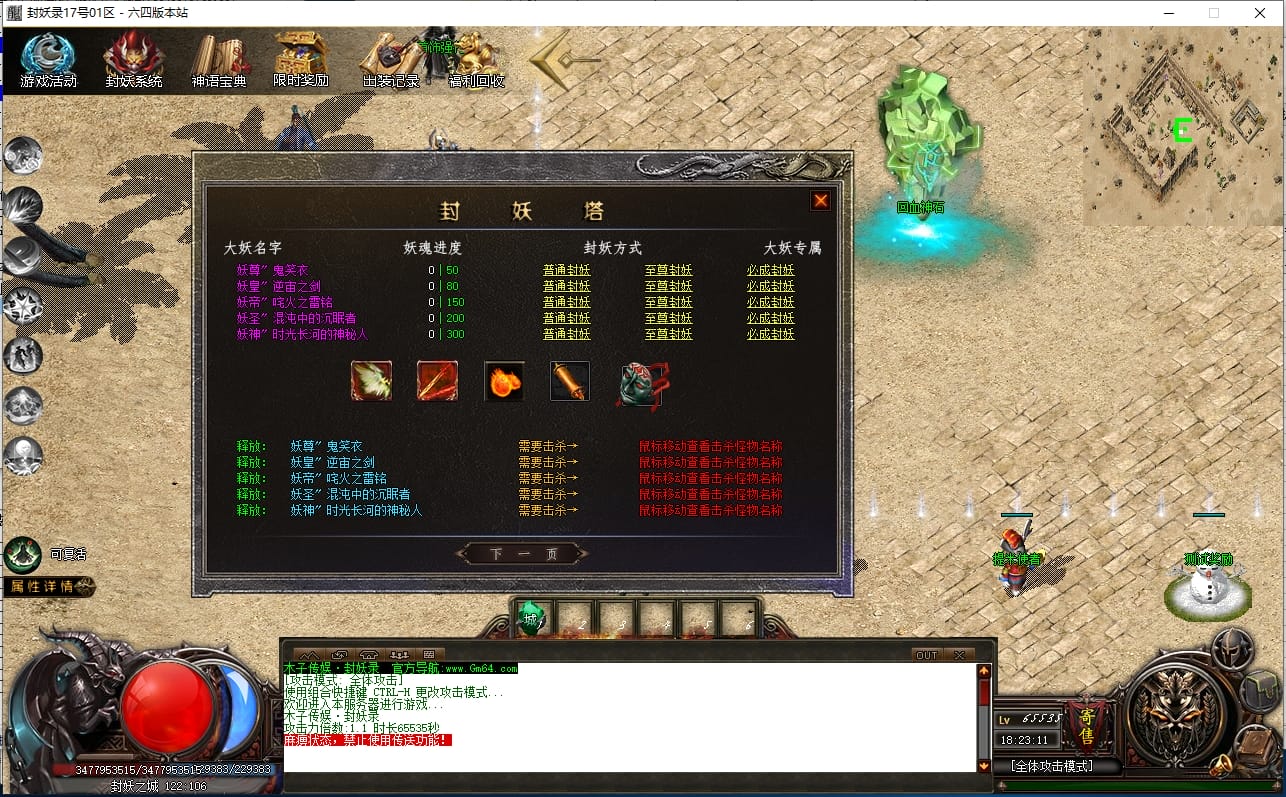
Task: Open the 福利回收 menu
Action: (x=476, y=60)
